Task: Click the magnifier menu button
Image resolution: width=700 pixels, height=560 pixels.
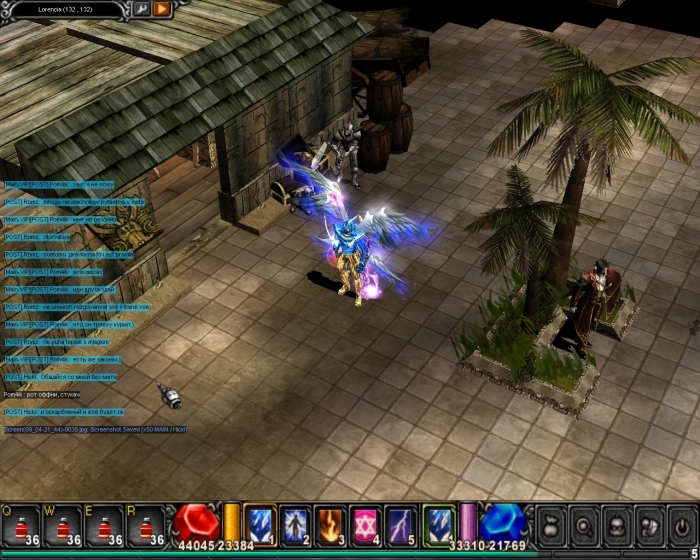Action: pos(585,524)
